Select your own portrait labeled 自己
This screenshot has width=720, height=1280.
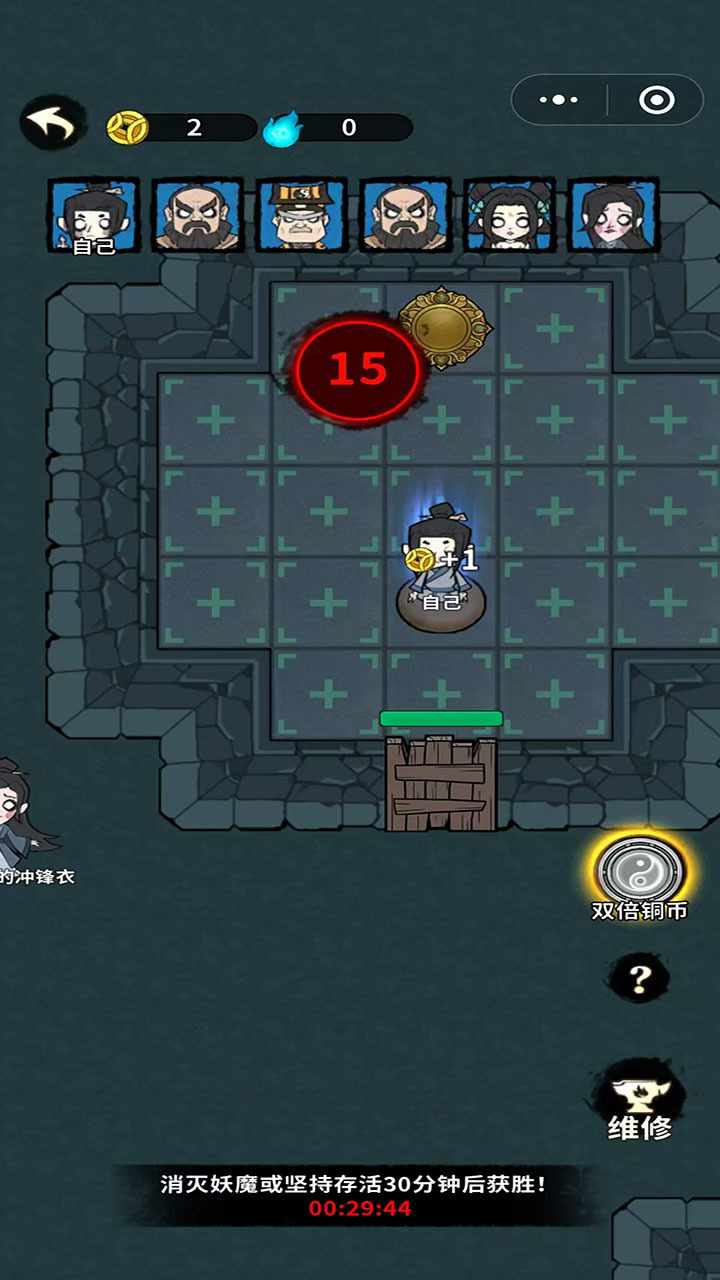click(94, 215)
